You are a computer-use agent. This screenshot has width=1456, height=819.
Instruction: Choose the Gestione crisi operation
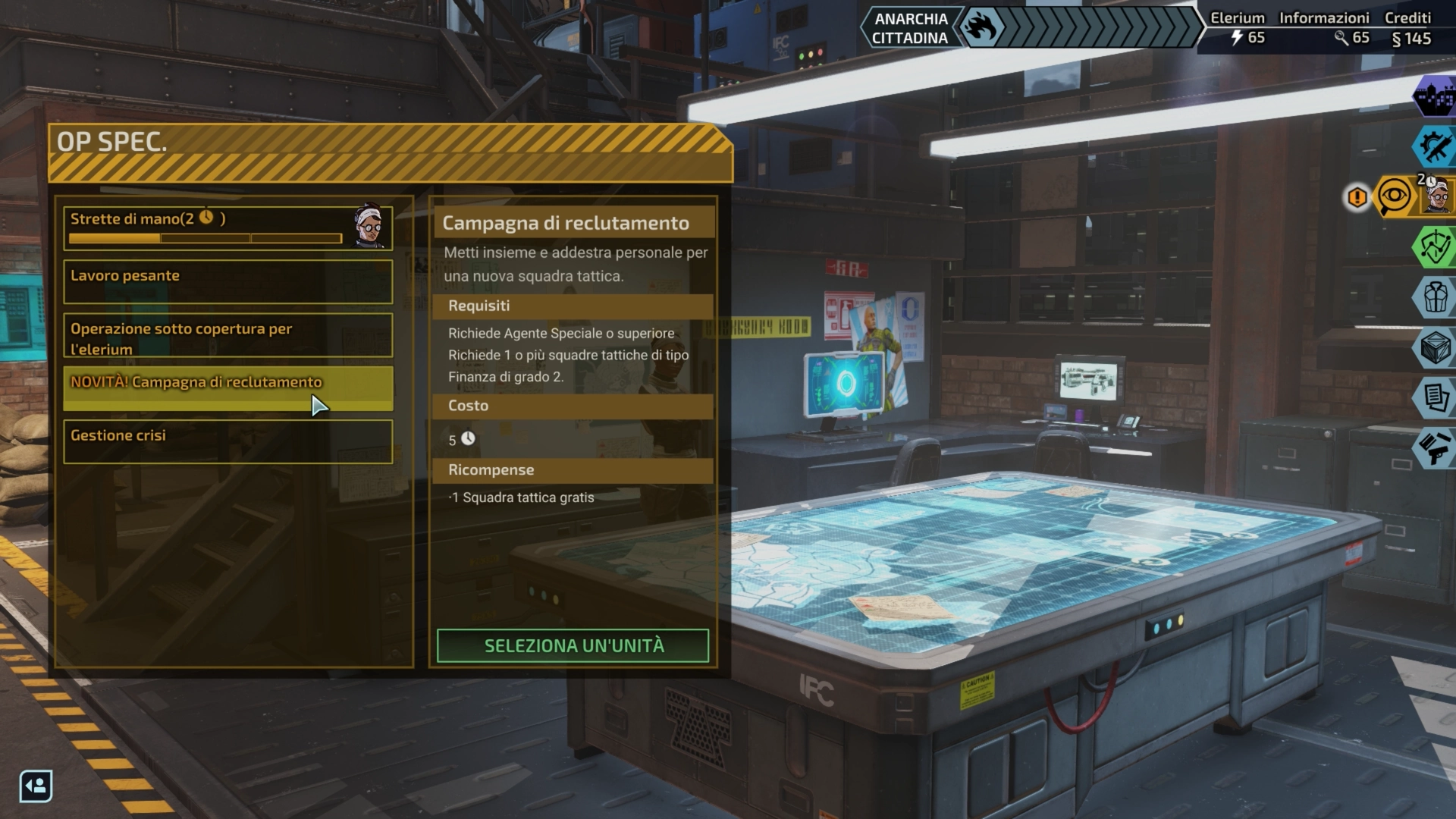[x=227, y=441]
